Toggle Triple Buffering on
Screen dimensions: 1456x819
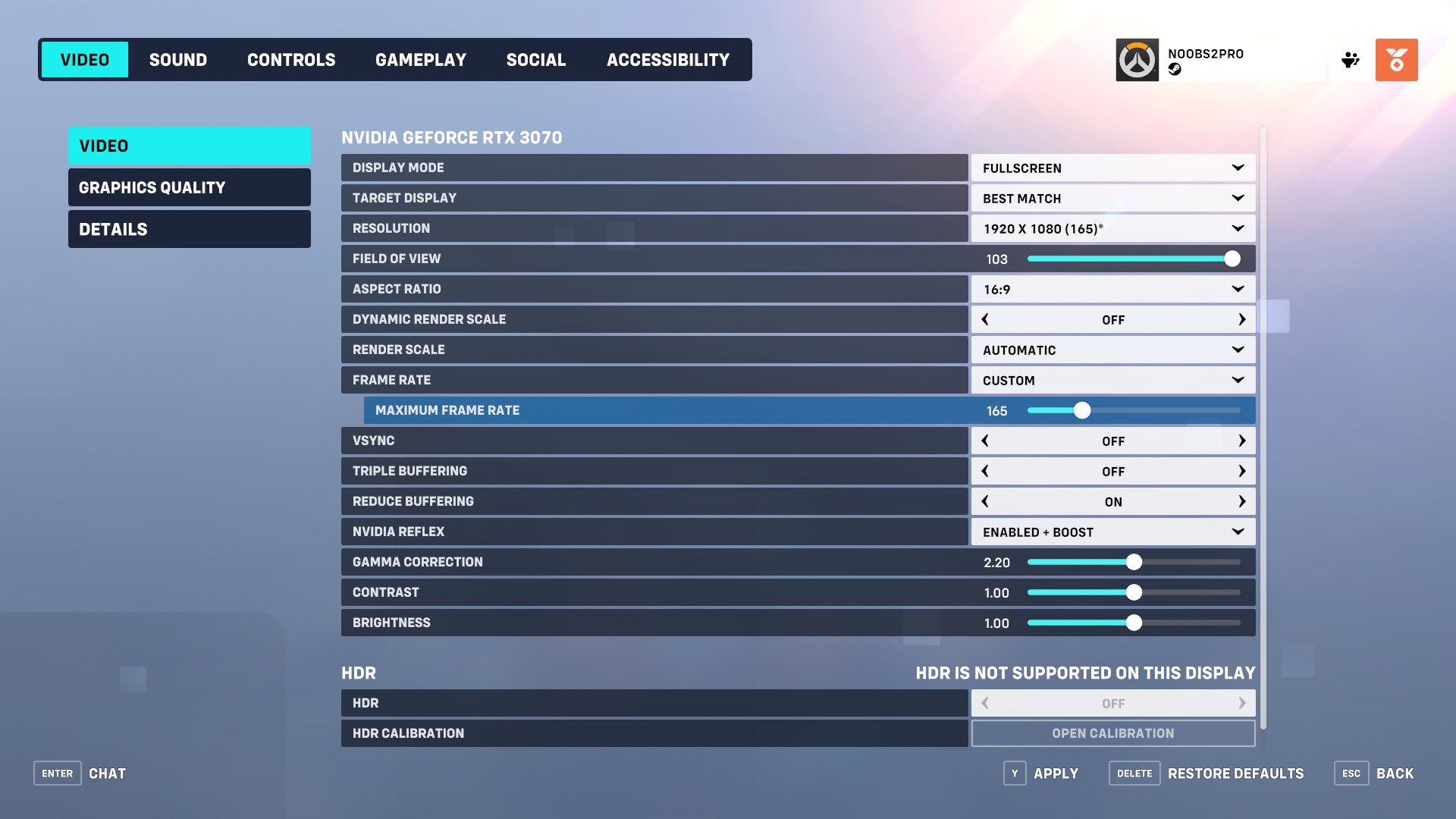pos(1242,471)
